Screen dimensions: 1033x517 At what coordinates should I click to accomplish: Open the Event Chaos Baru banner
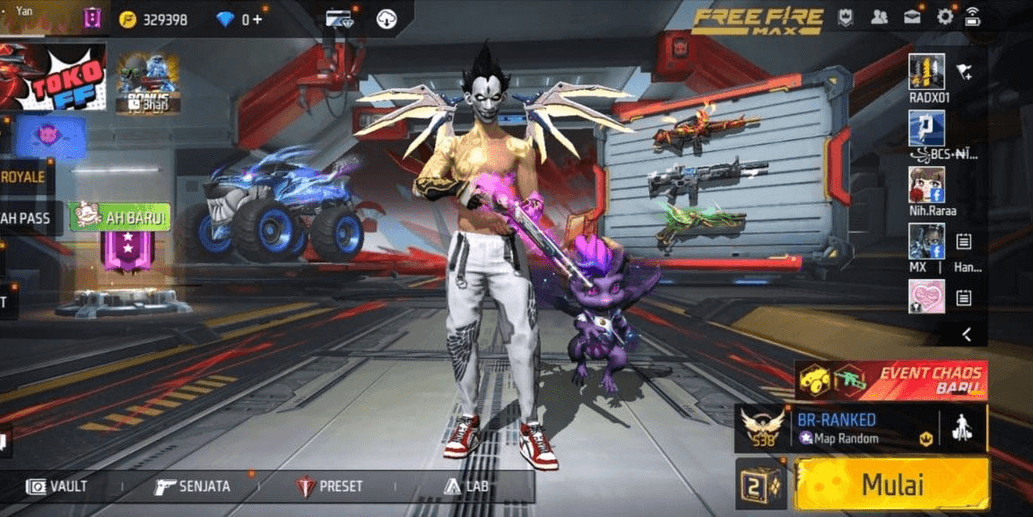coord(891,380)
